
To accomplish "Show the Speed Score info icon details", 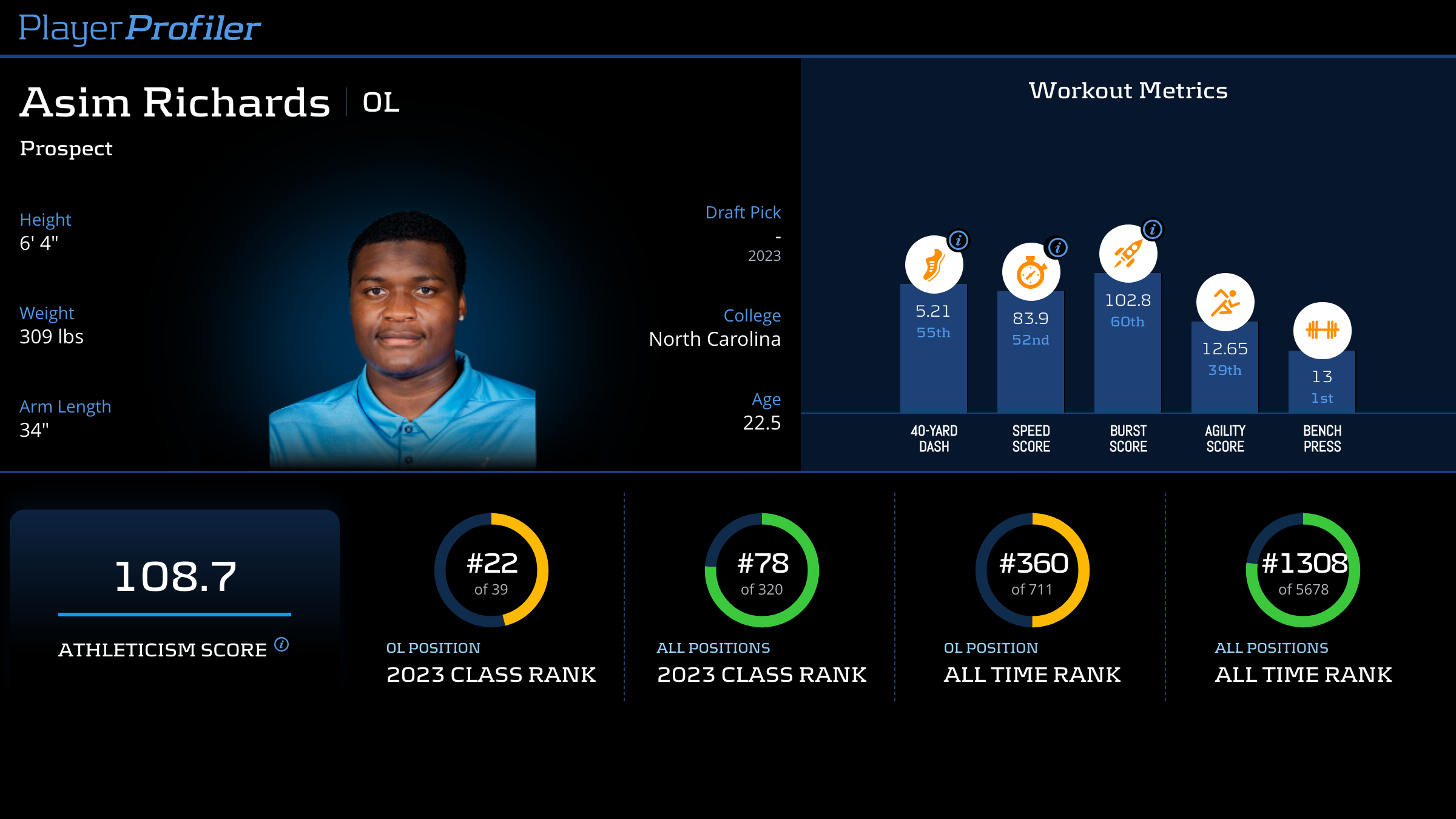I will (1058, 248).
